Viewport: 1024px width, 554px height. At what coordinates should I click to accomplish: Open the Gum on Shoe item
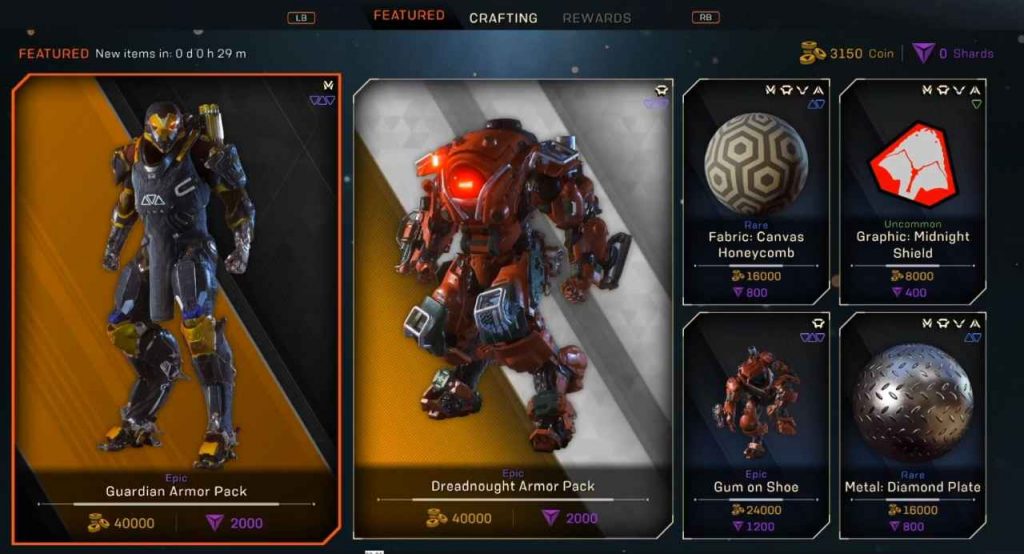tap(755, 425)
